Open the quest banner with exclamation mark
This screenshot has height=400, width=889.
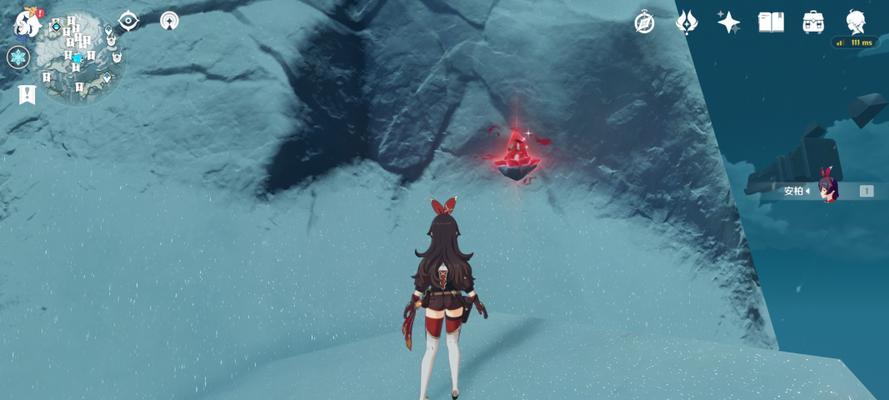point(26,94)
